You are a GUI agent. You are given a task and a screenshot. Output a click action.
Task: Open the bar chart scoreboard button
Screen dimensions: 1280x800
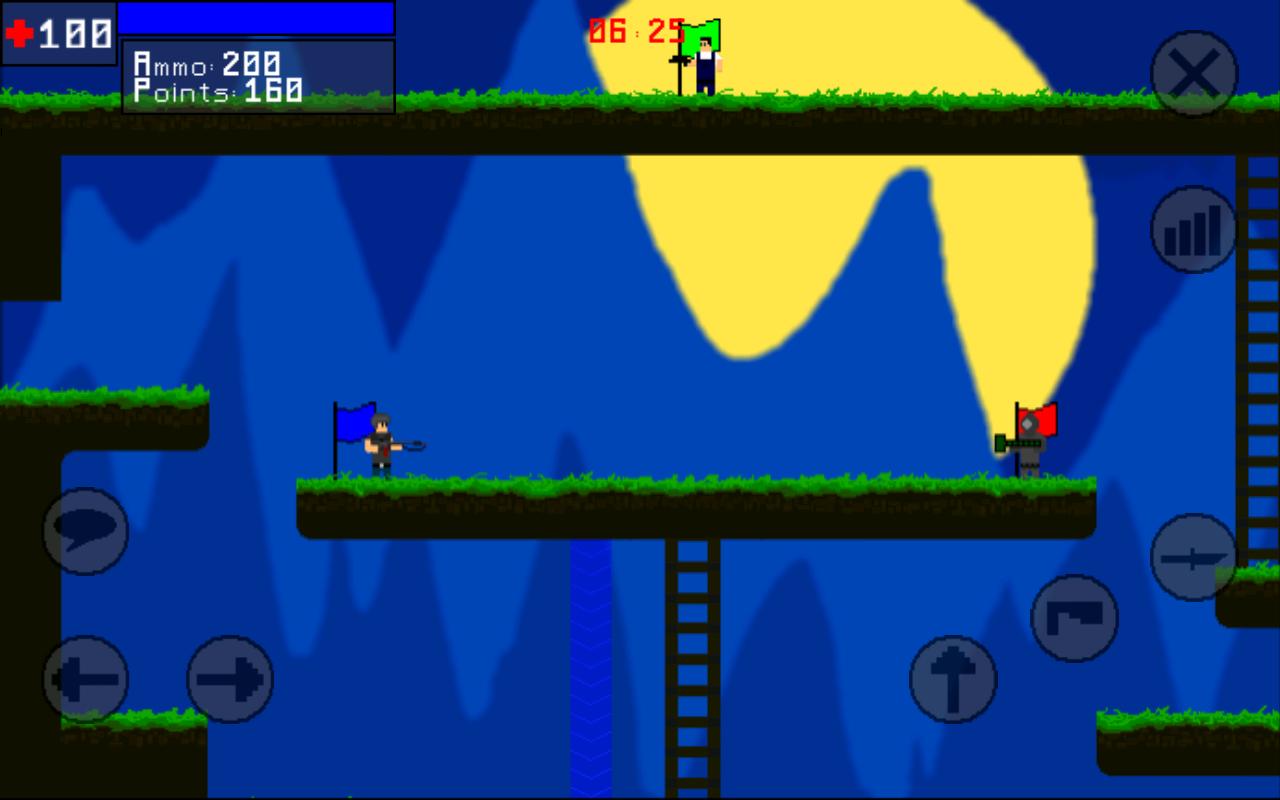(x=1194, y=230)
